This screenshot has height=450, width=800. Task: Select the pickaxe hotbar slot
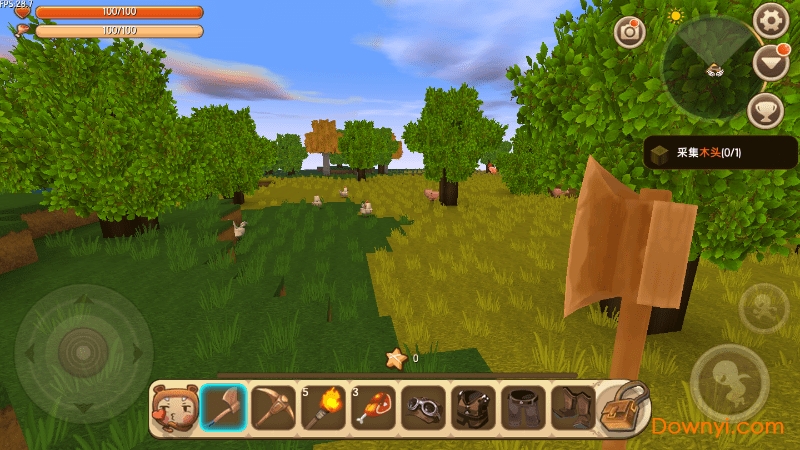click(273, 408)
